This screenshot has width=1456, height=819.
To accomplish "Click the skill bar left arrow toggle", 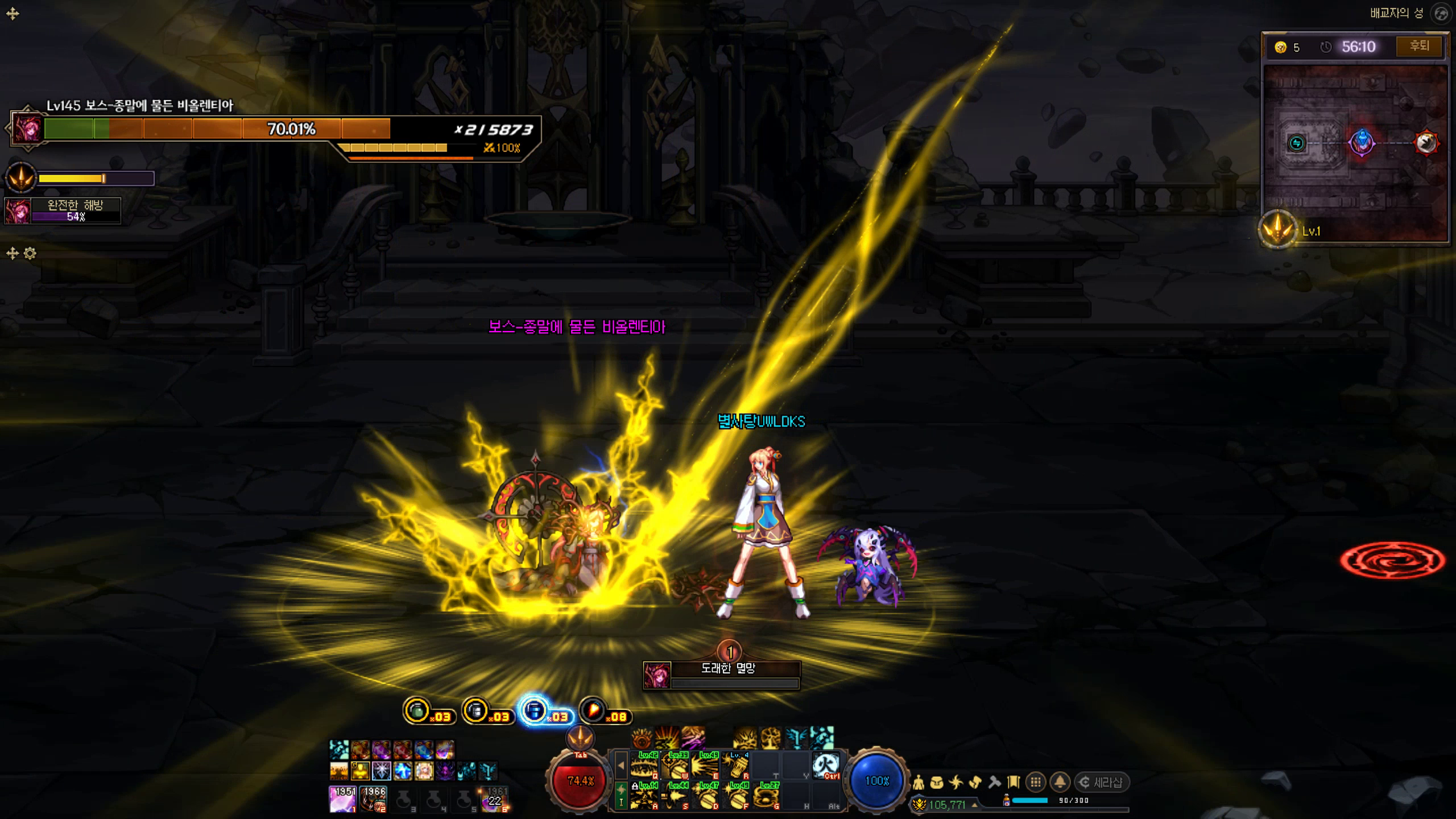I will click(621, 766).
